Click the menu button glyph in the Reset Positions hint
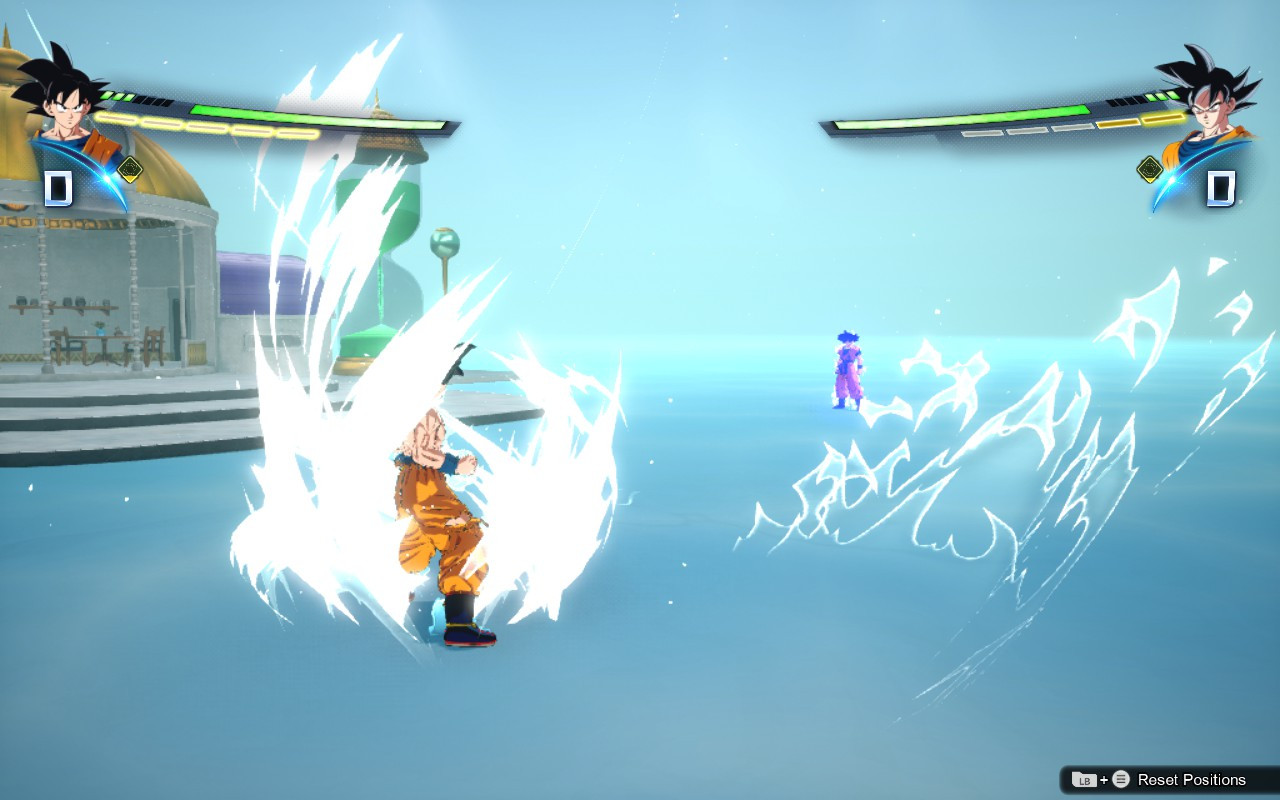Screen dimensions: 1280x800 tap(1121, 779)
